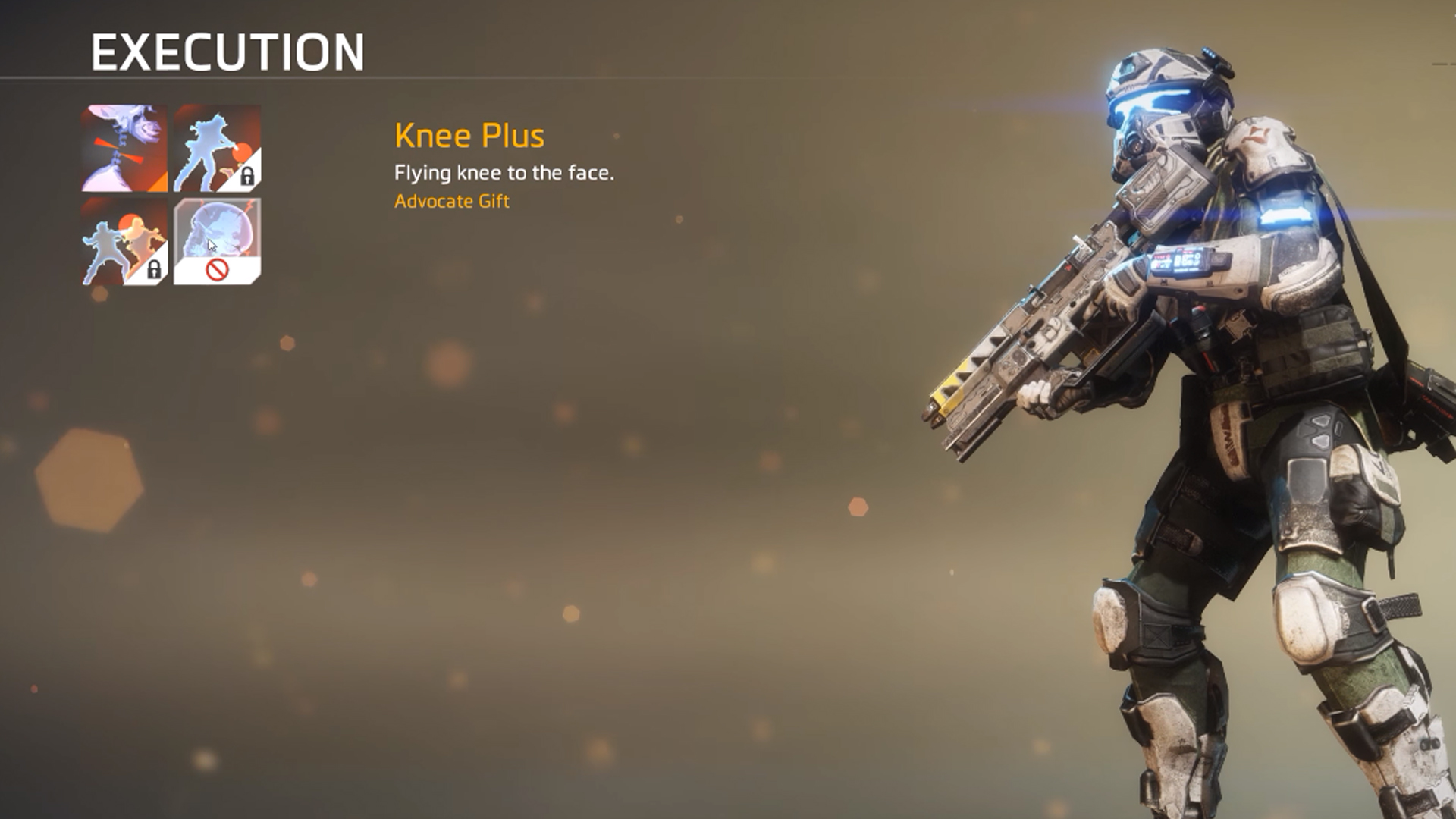The width and height of the screenshot is (1456, 819).
Task: Click the EXECUTION screen header
Action: click(227, 52)
